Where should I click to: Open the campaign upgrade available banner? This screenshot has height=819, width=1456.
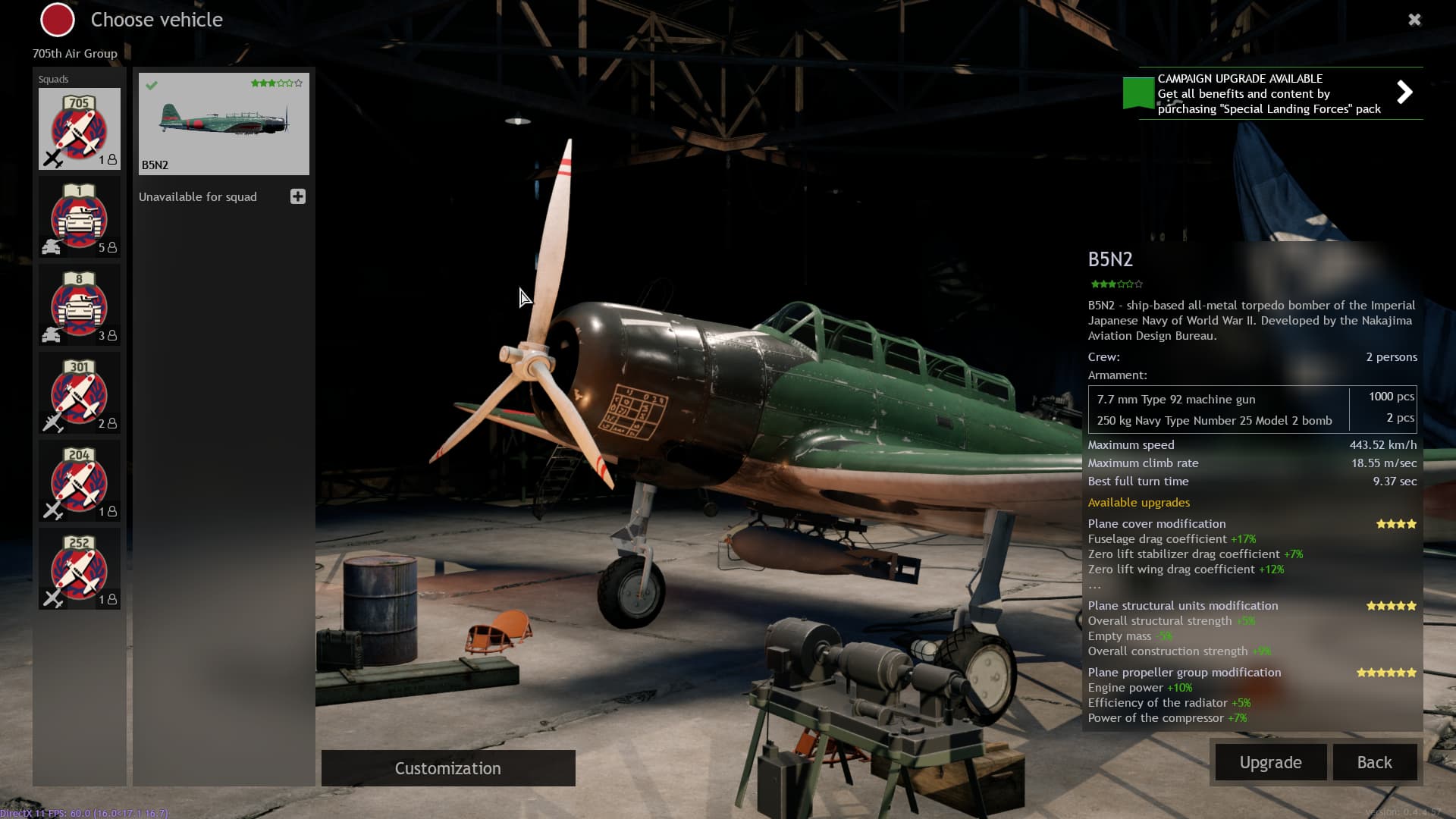click(1272, 93)
